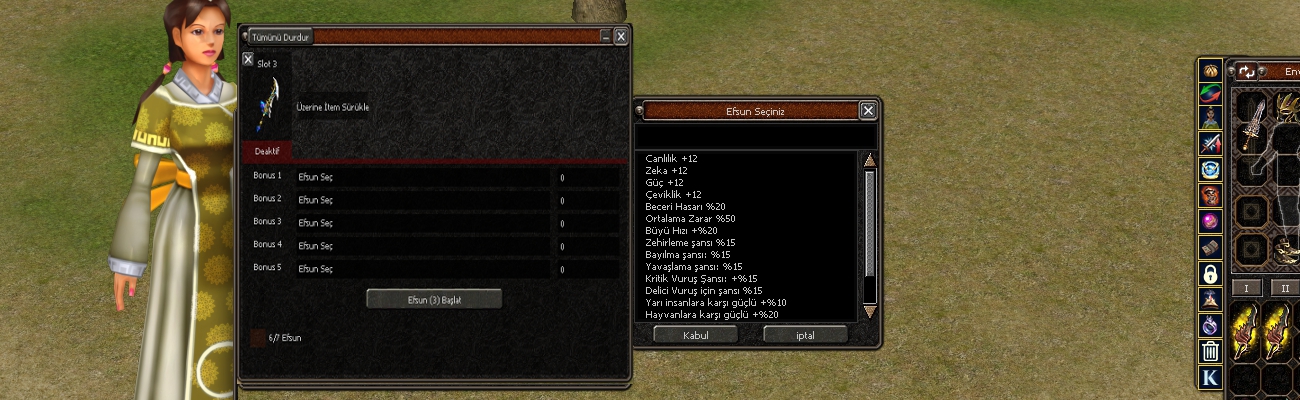Choose the Zehirleme şansı %15 entry

coord(690,242)
